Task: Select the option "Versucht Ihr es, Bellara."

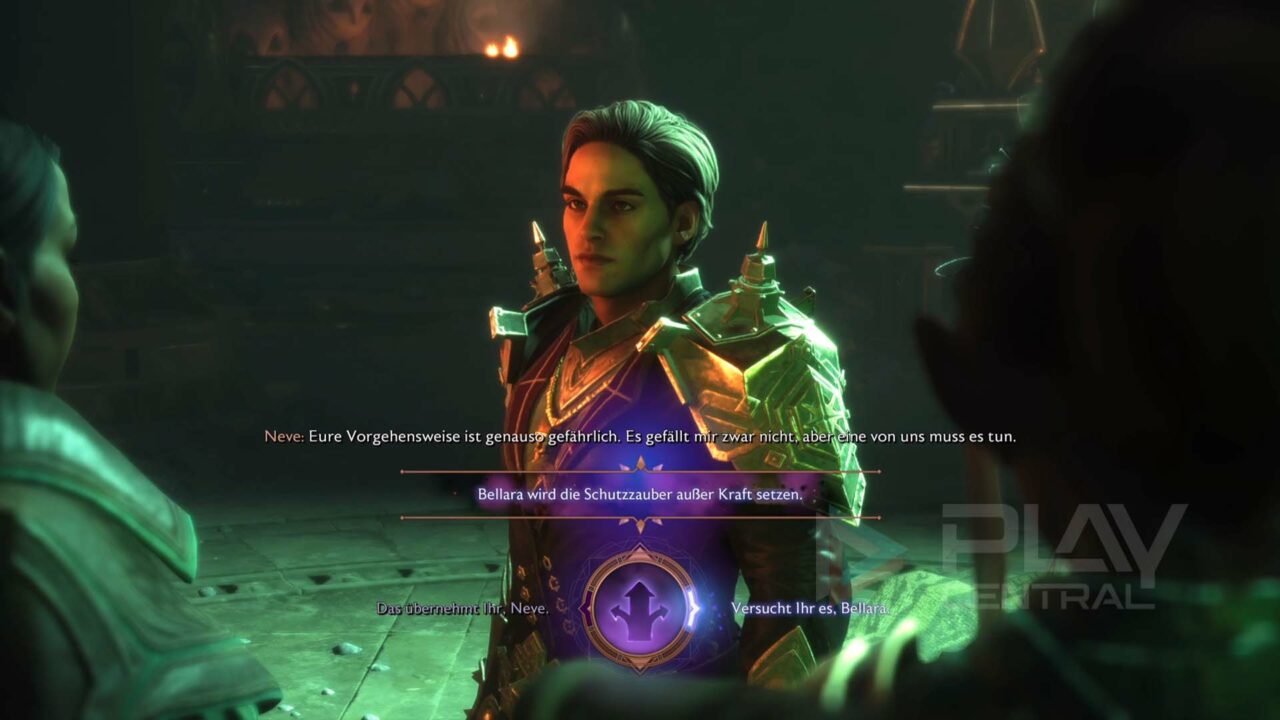Action: pos(810,608)
